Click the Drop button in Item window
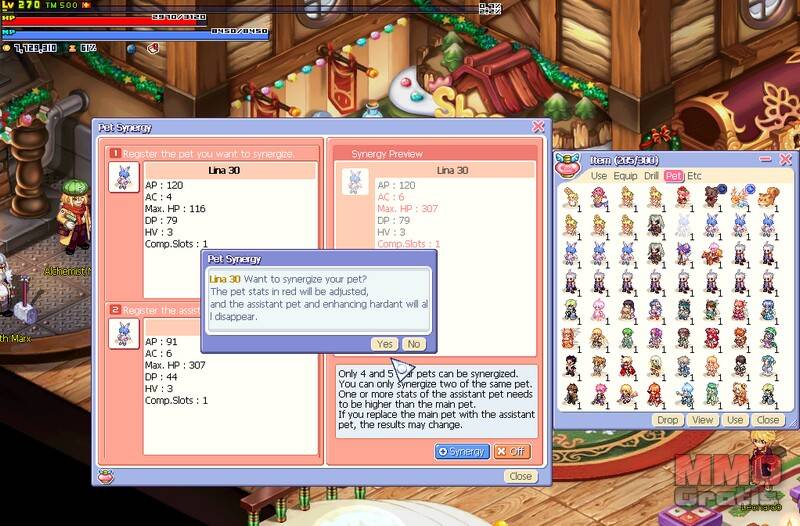 667,420
